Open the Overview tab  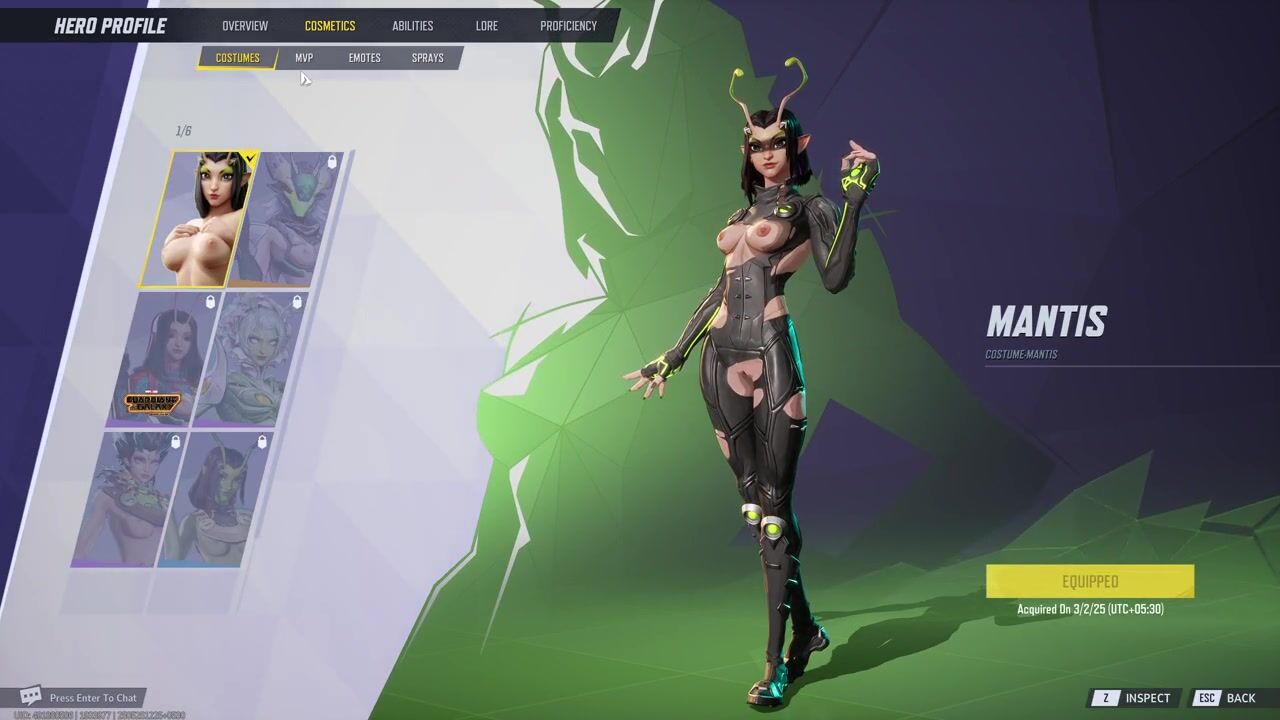click(245, 26)
